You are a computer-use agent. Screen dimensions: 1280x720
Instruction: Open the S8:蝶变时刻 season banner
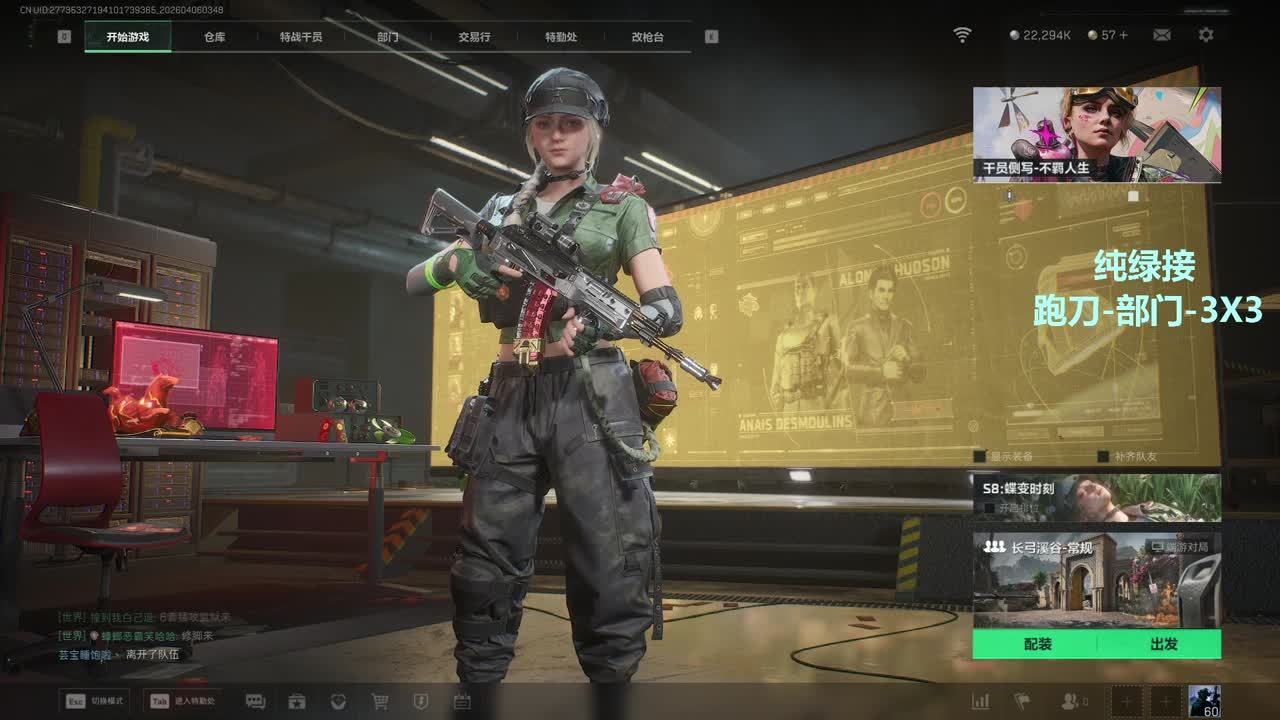(x=1096, y=497)
